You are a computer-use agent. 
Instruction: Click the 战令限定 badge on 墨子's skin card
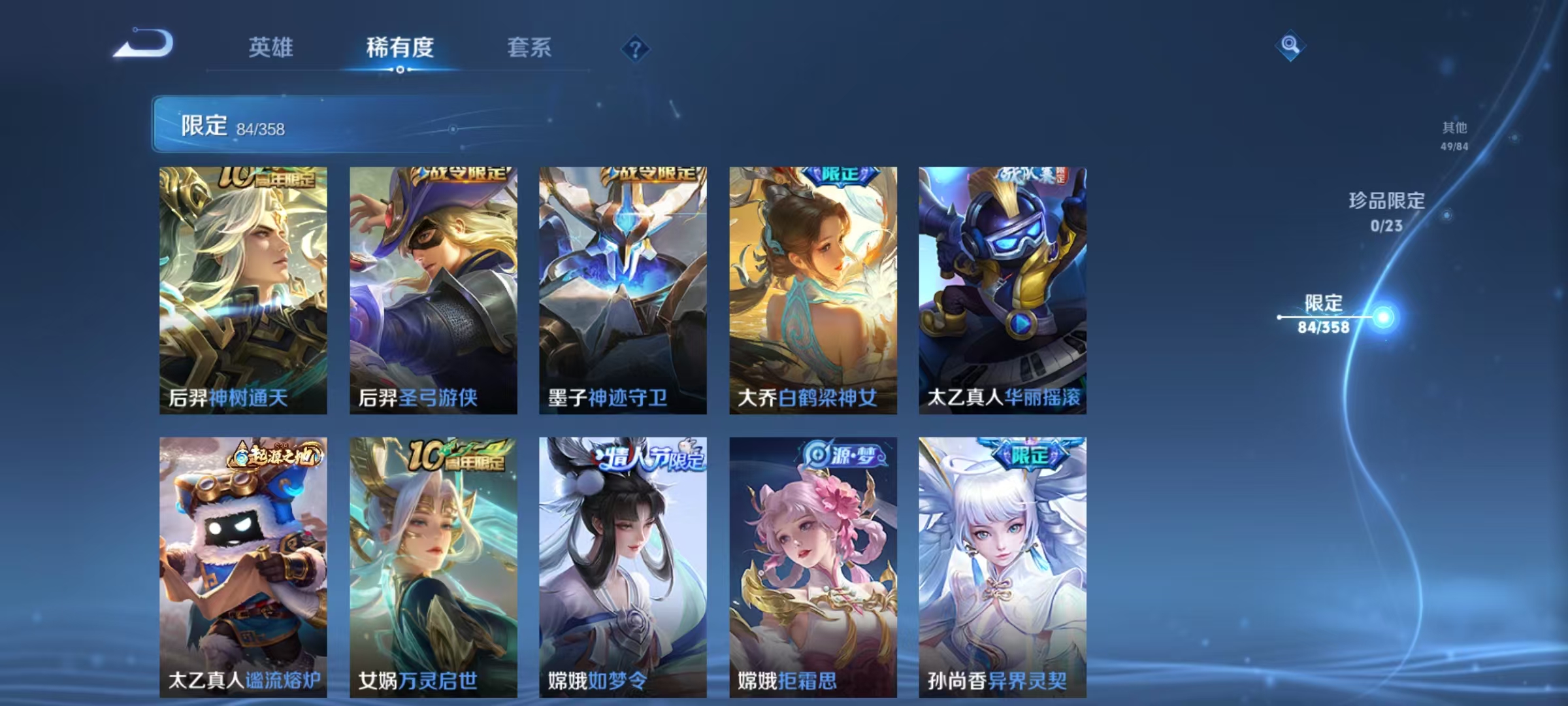(653, 175)
